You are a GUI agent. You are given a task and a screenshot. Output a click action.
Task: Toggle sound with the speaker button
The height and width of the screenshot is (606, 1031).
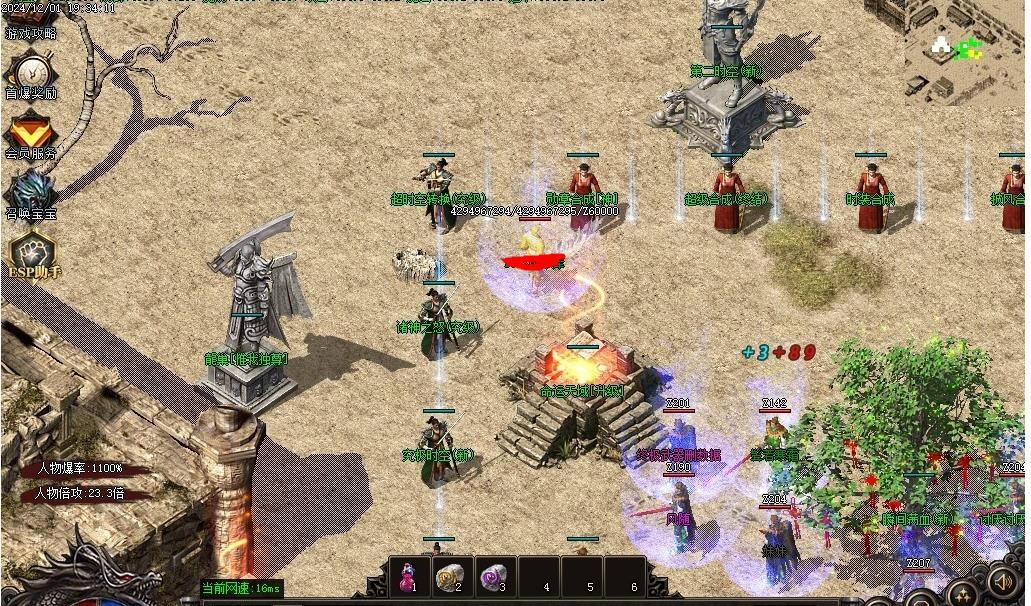tap(1003, 581)
